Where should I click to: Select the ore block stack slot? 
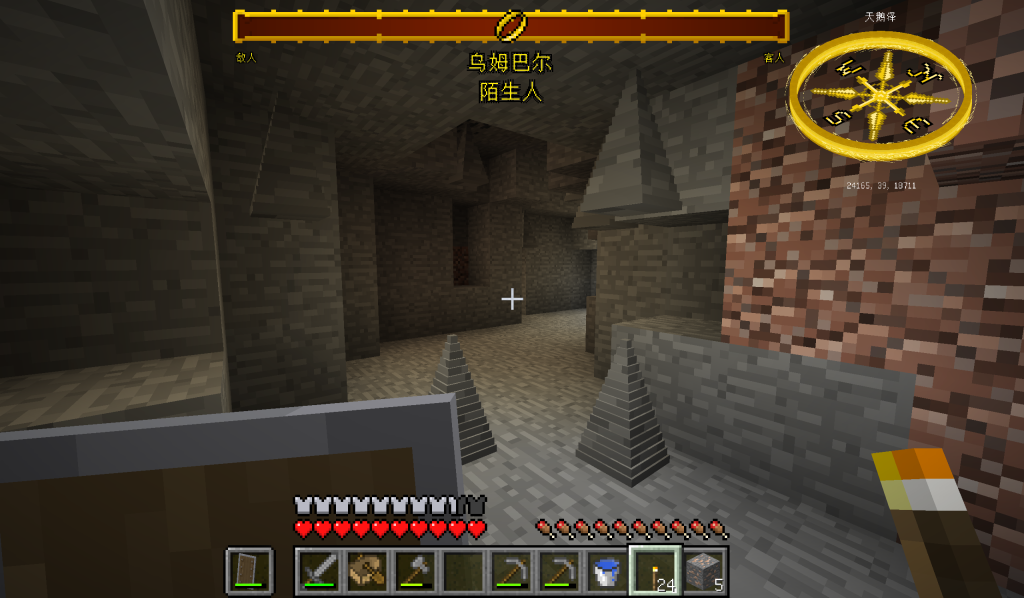[703, 570]
